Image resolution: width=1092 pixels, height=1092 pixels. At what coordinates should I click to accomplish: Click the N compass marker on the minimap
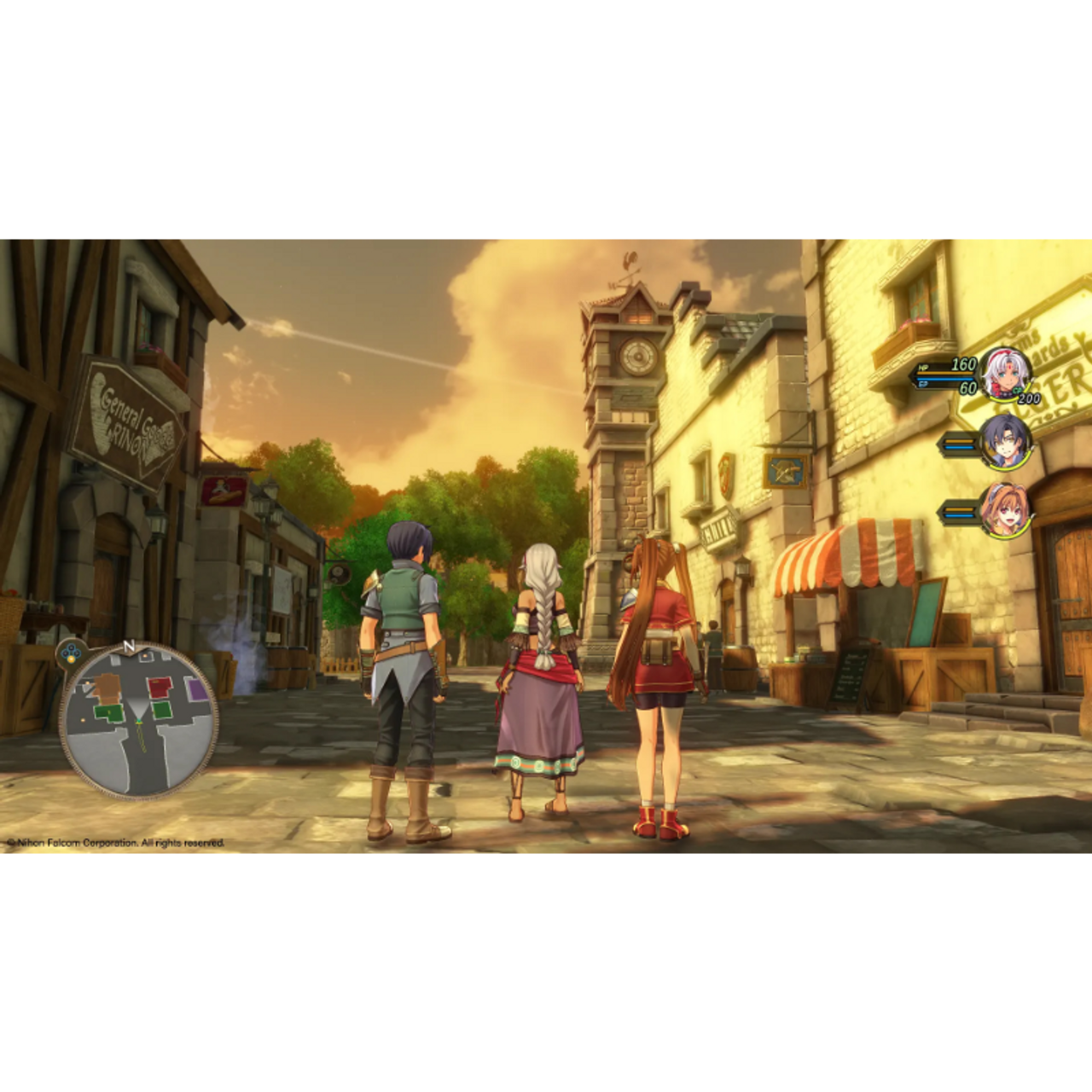point(129,647)
